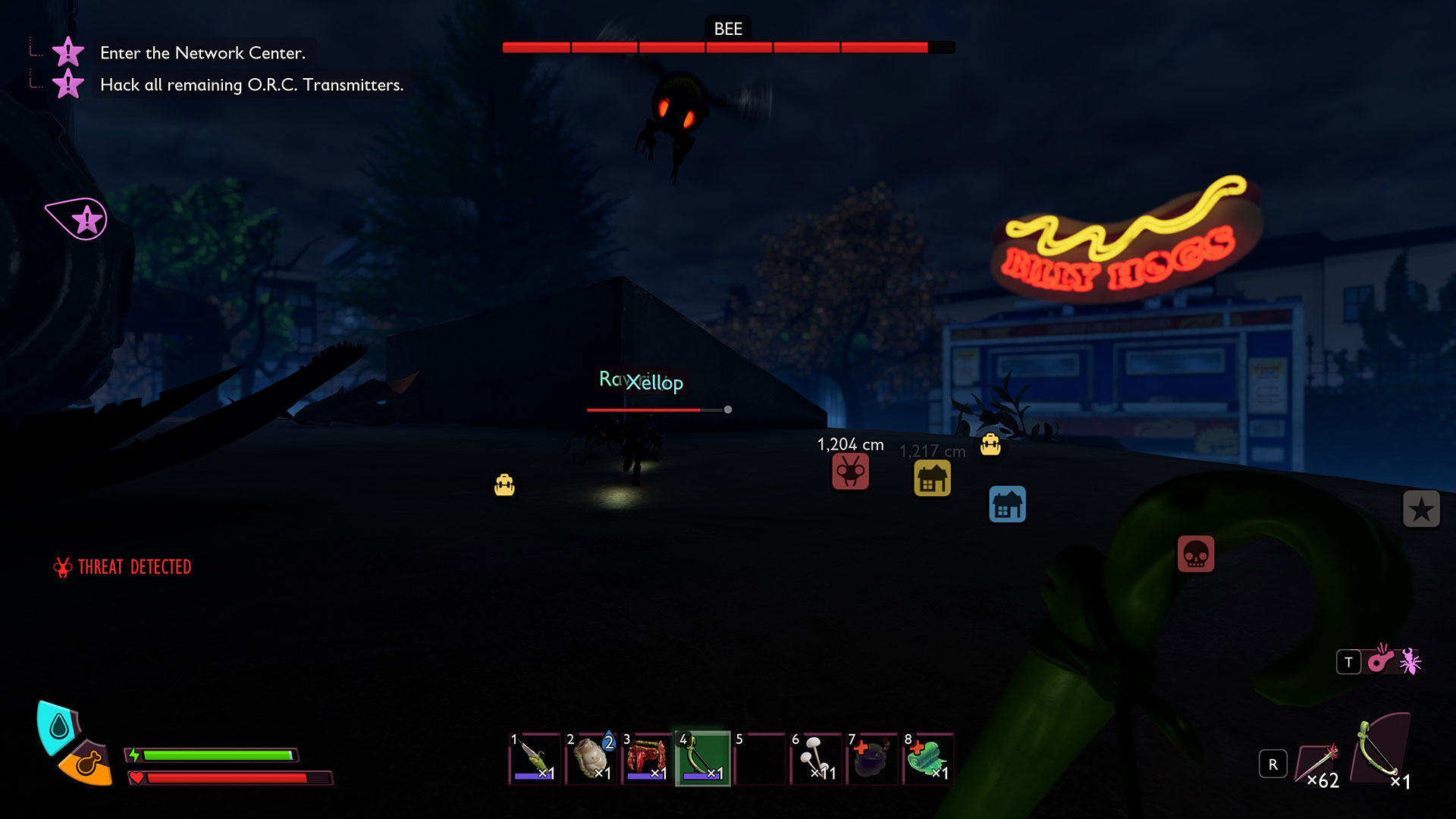
Task: Select the red claw weapon in slot 3
Action: 647,758
